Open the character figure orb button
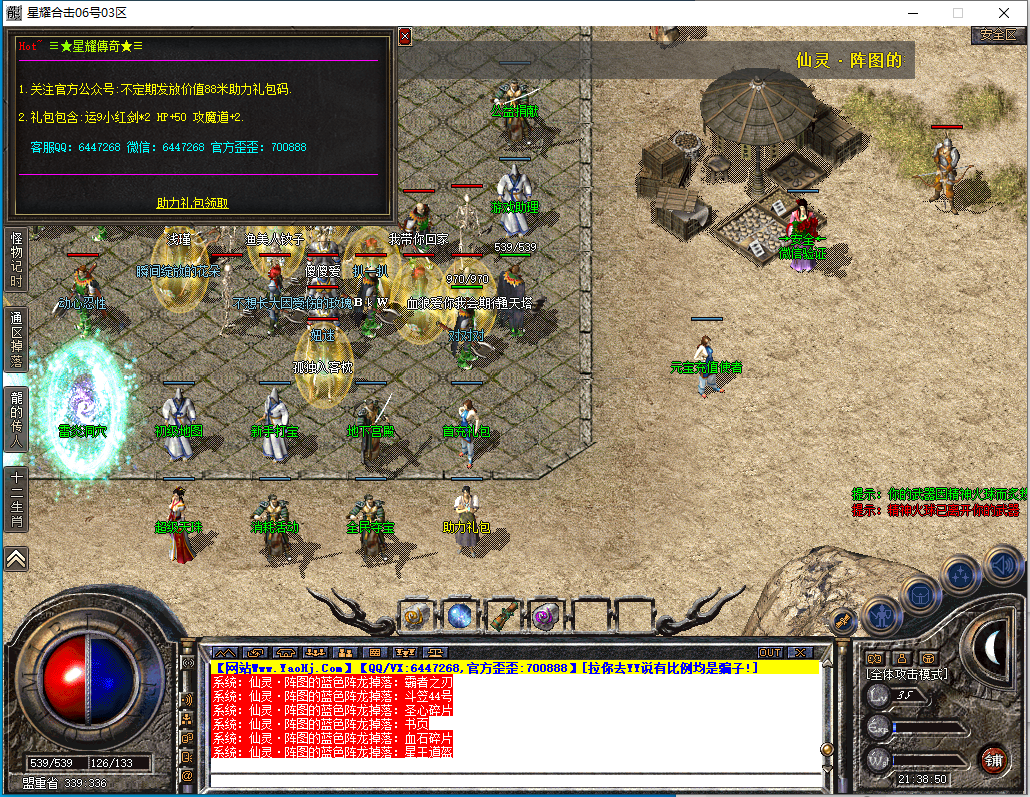Image resolution: width=1030 pixels, height=797 pixels. pos(883,613)
